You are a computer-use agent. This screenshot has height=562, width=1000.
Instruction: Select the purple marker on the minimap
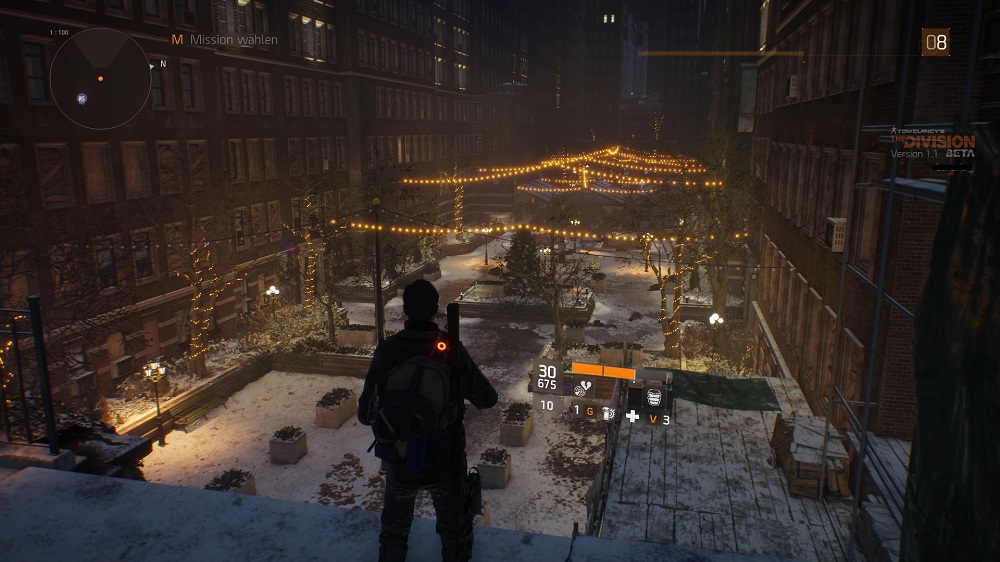pyautogui.click(x=81, y=98)
